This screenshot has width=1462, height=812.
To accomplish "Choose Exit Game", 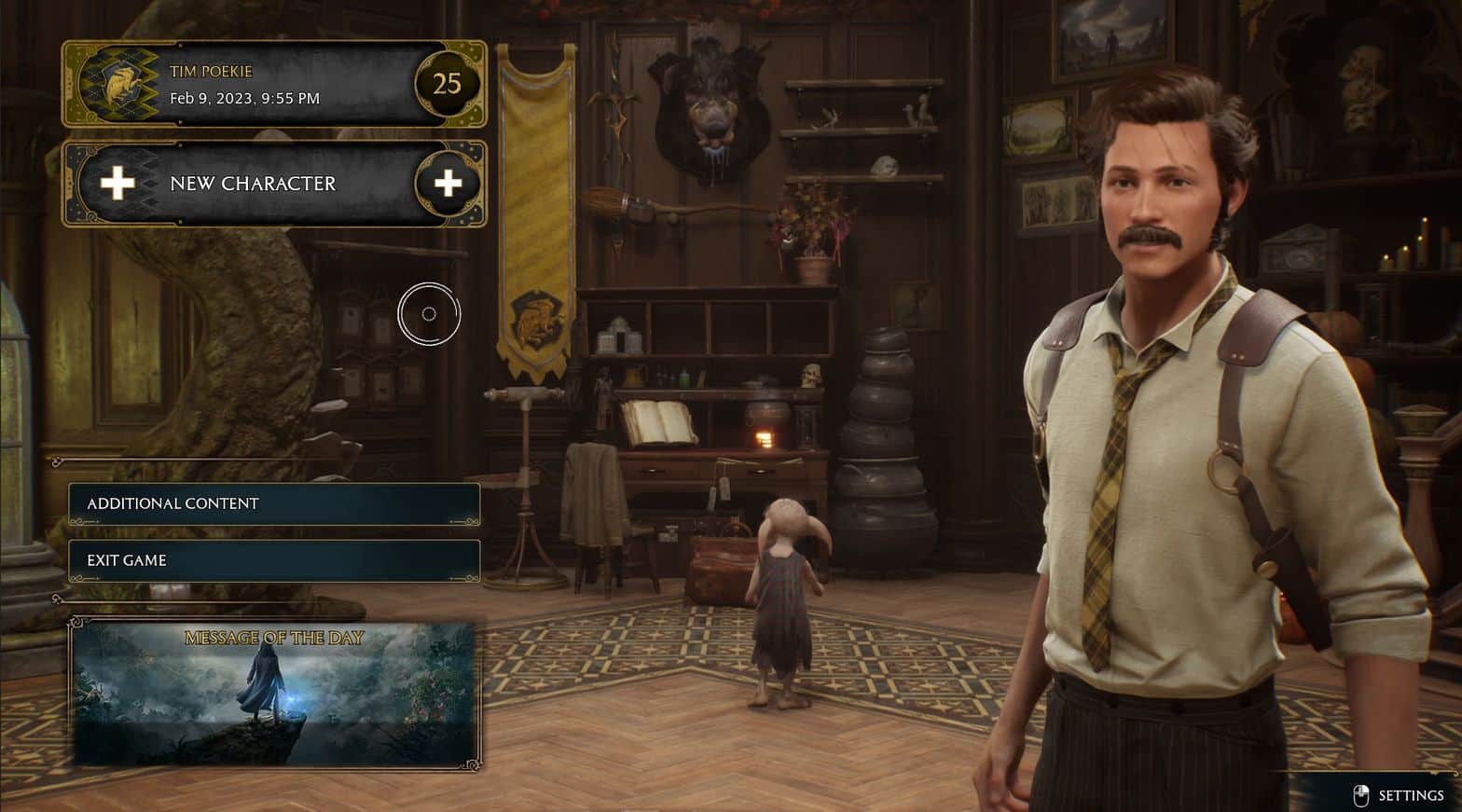I will pyautogui.click(x=273, y=560).
